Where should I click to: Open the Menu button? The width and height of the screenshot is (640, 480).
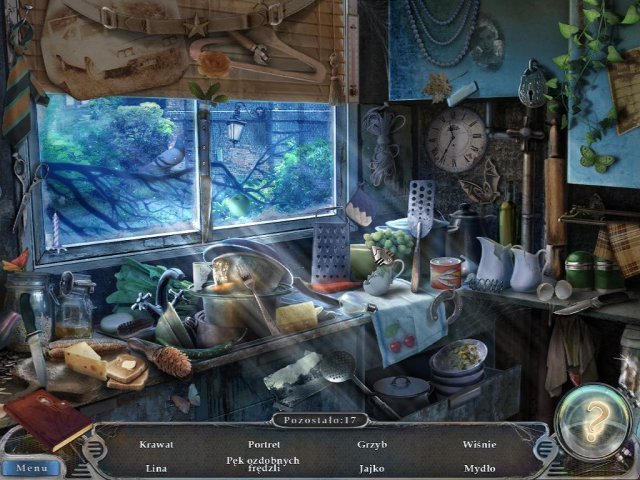(x=32, y=467)
